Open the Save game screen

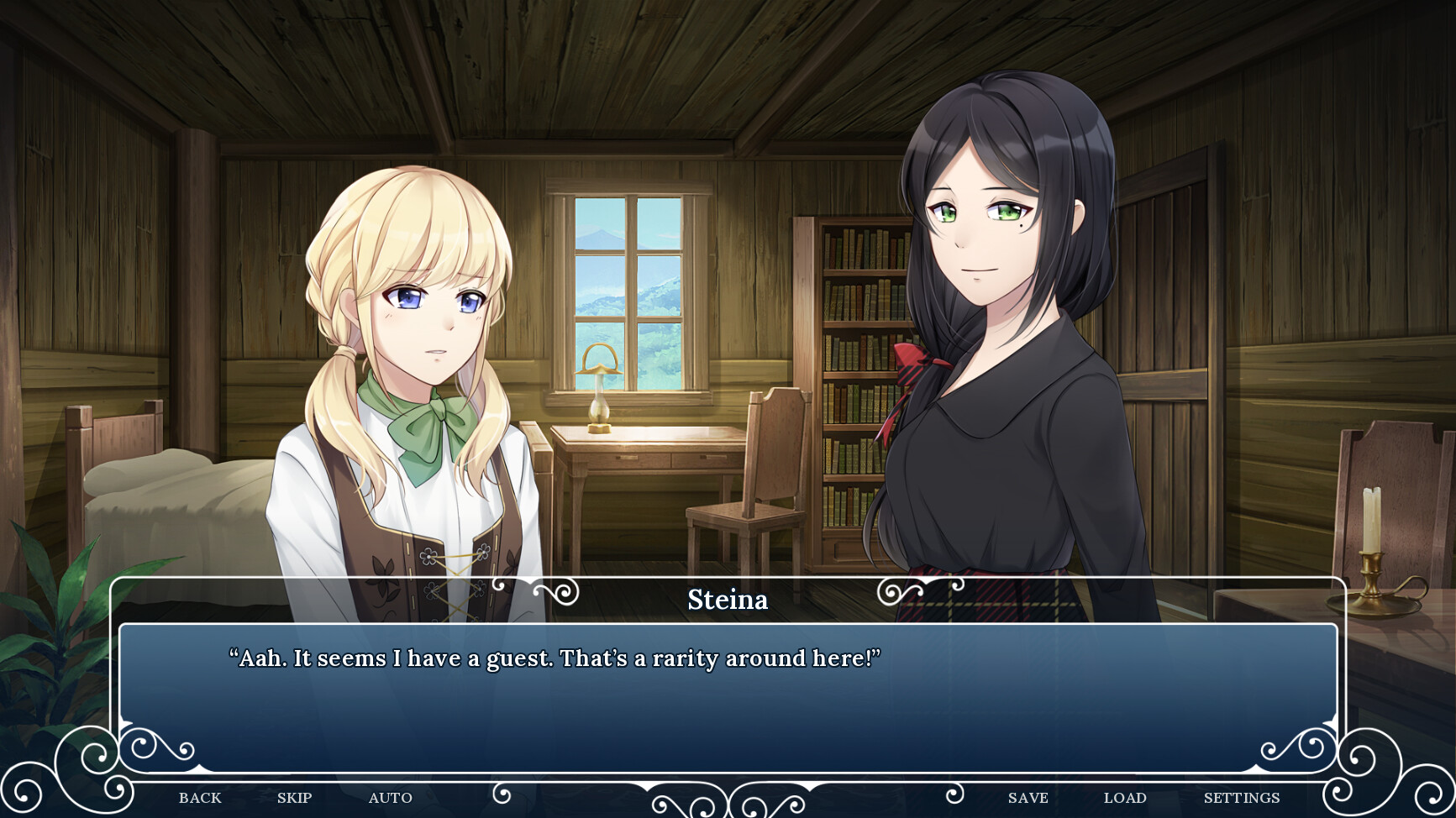1028,798
